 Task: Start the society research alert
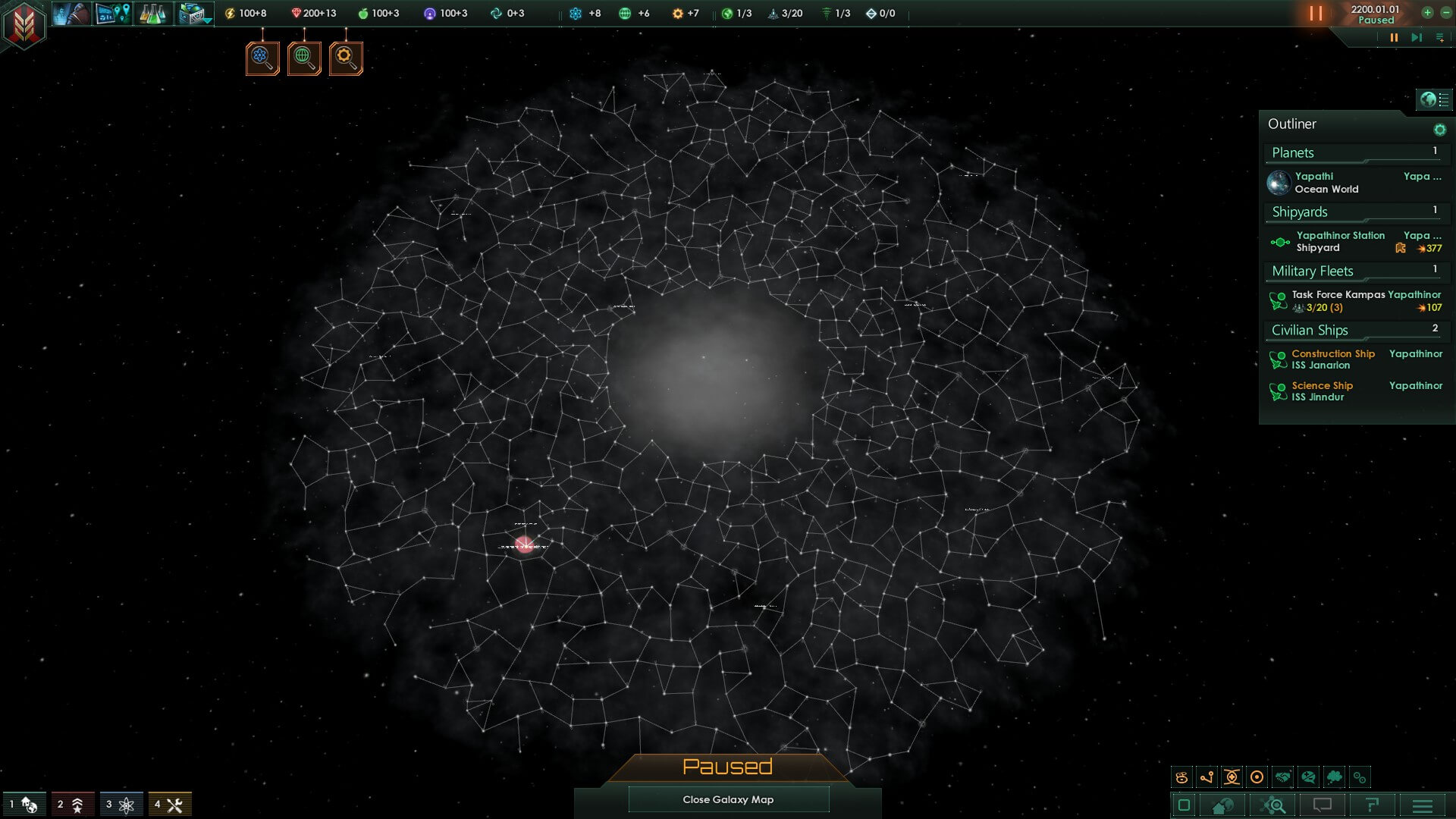click(304, 58)
